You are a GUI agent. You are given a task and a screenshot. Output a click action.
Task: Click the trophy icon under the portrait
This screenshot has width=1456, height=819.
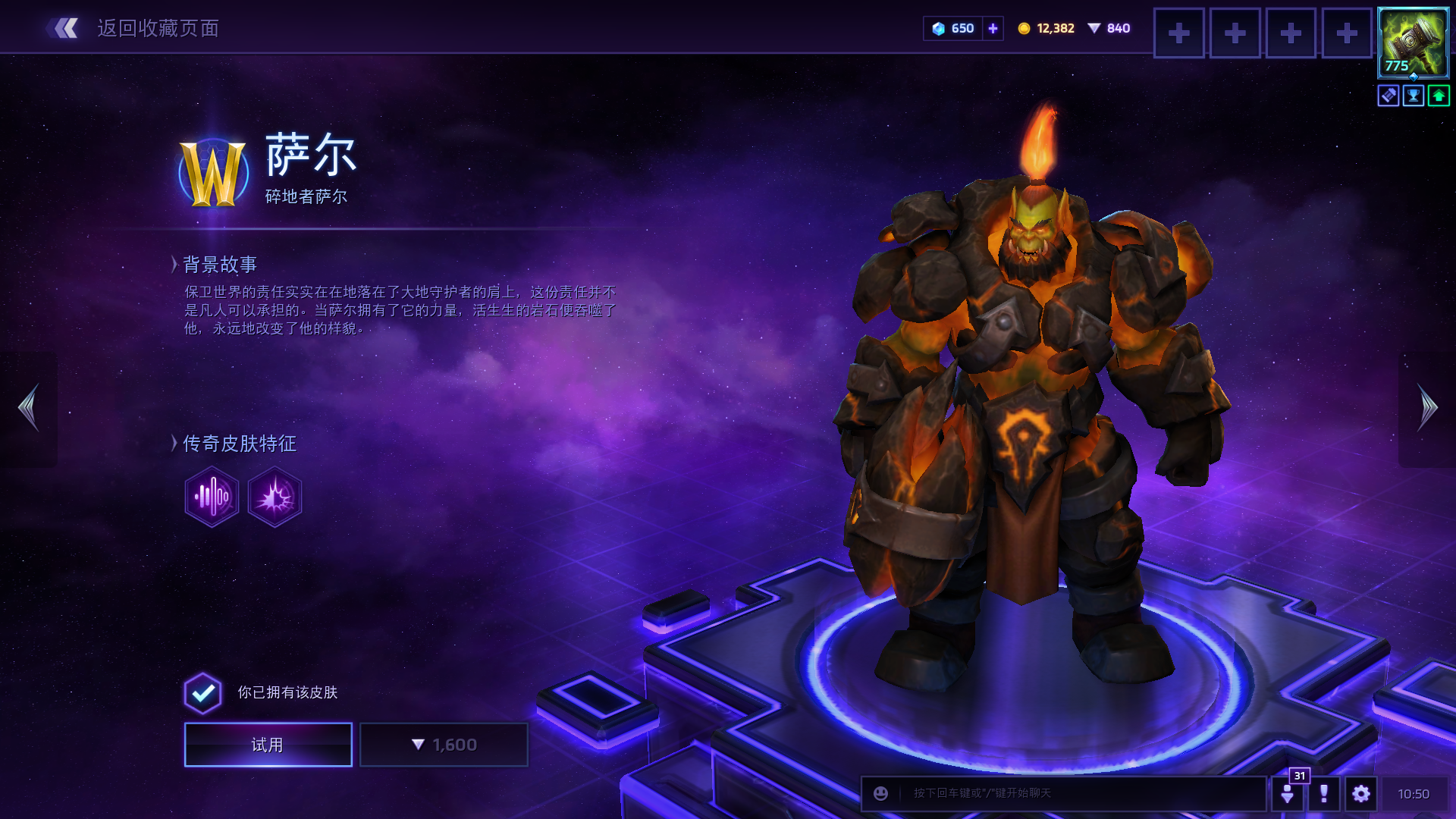(1414, 96)
